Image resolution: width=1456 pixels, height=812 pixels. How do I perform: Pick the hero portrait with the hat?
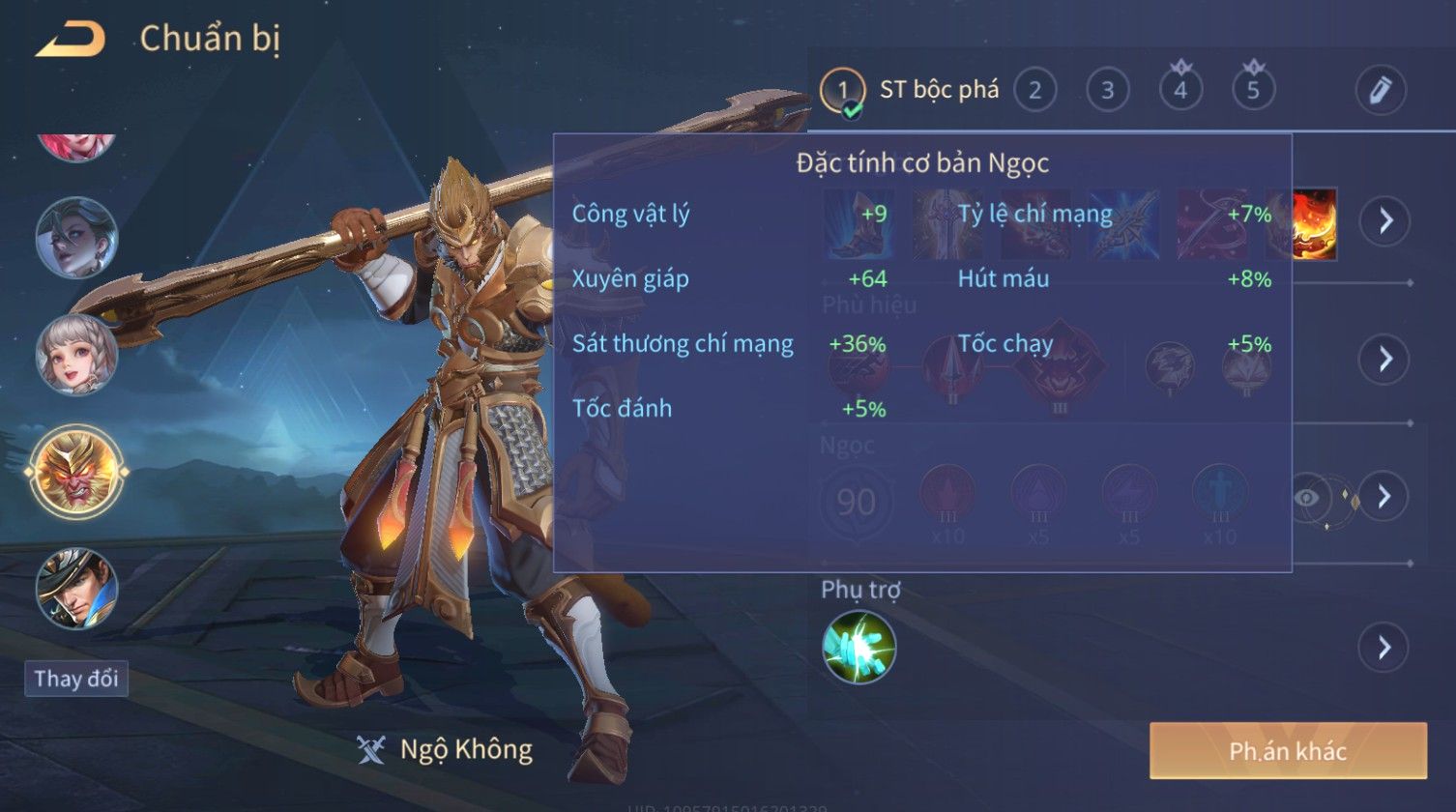pyautogui.click(x=76, y=587)
